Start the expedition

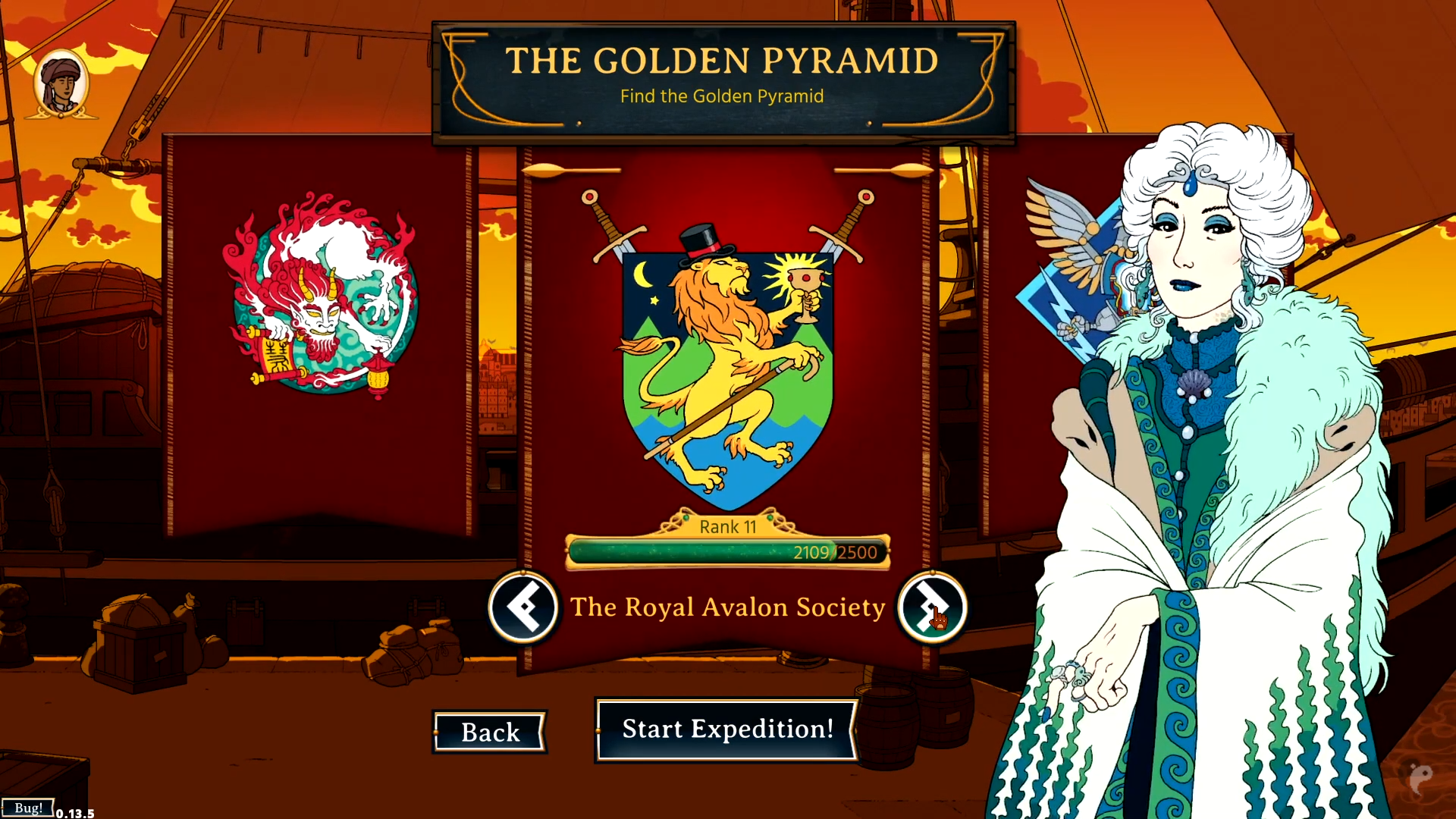(x=726, y=730)
